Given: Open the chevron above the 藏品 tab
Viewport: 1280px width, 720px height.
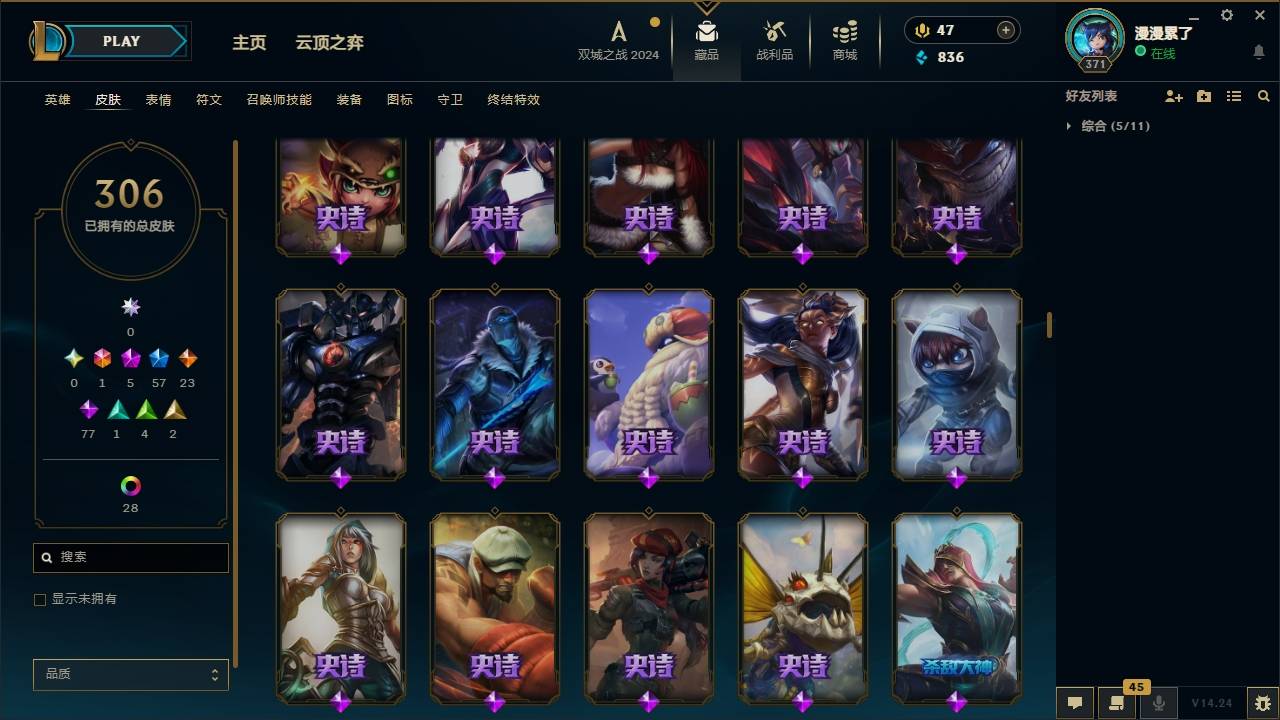Looking at the screenshot, I should [x=707, y=6].
